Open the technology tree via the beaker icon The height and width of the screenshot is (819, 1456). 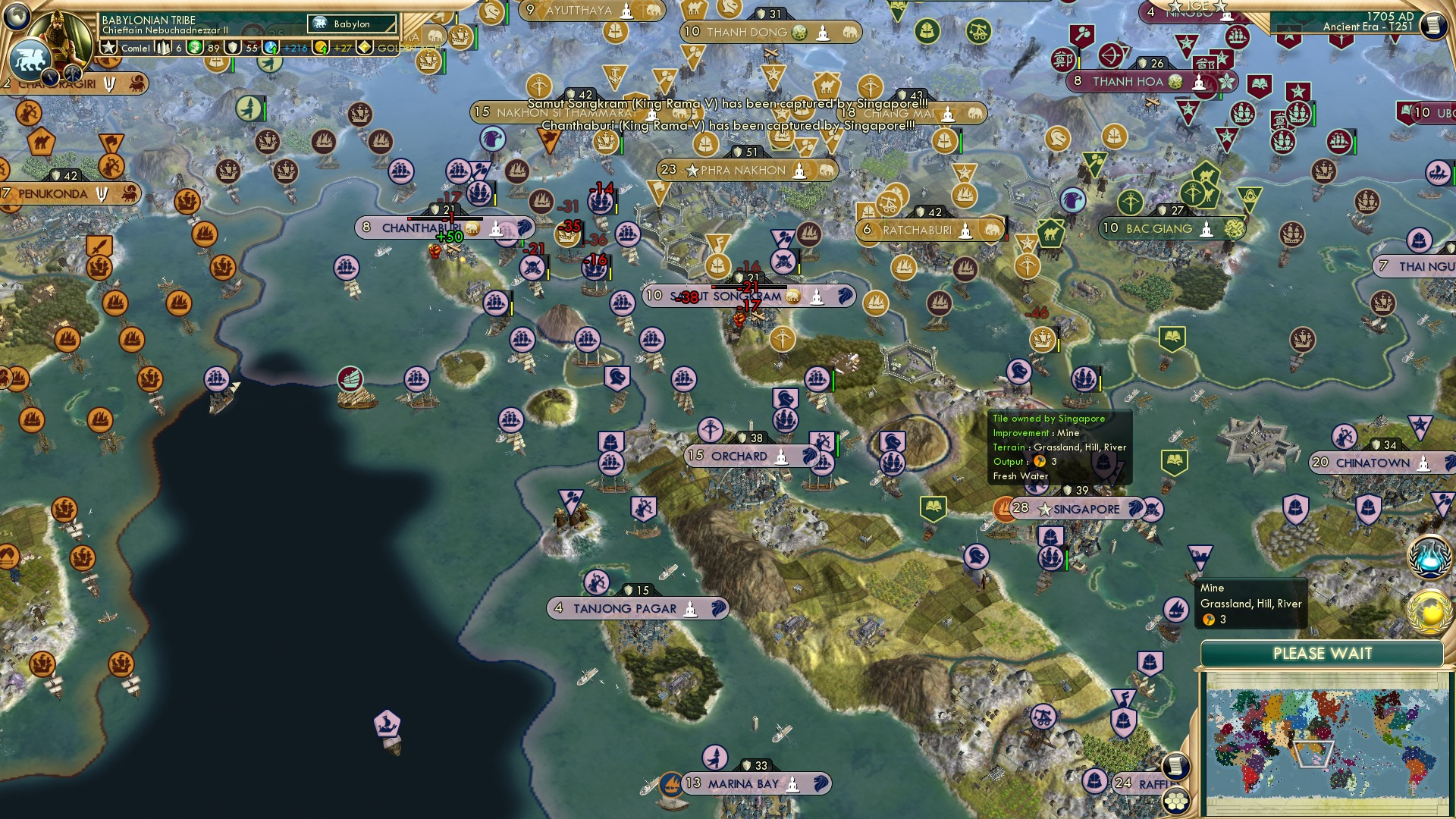point(1430,558)
